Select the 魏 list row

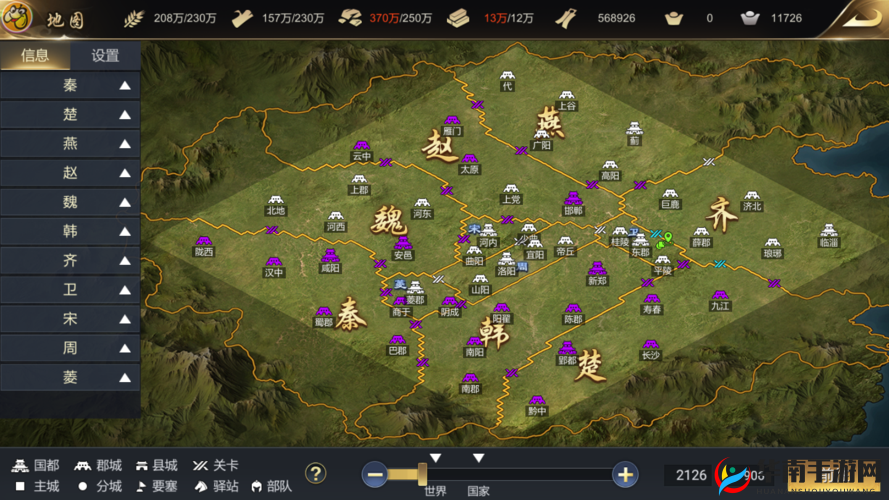(x=70, y=202)
